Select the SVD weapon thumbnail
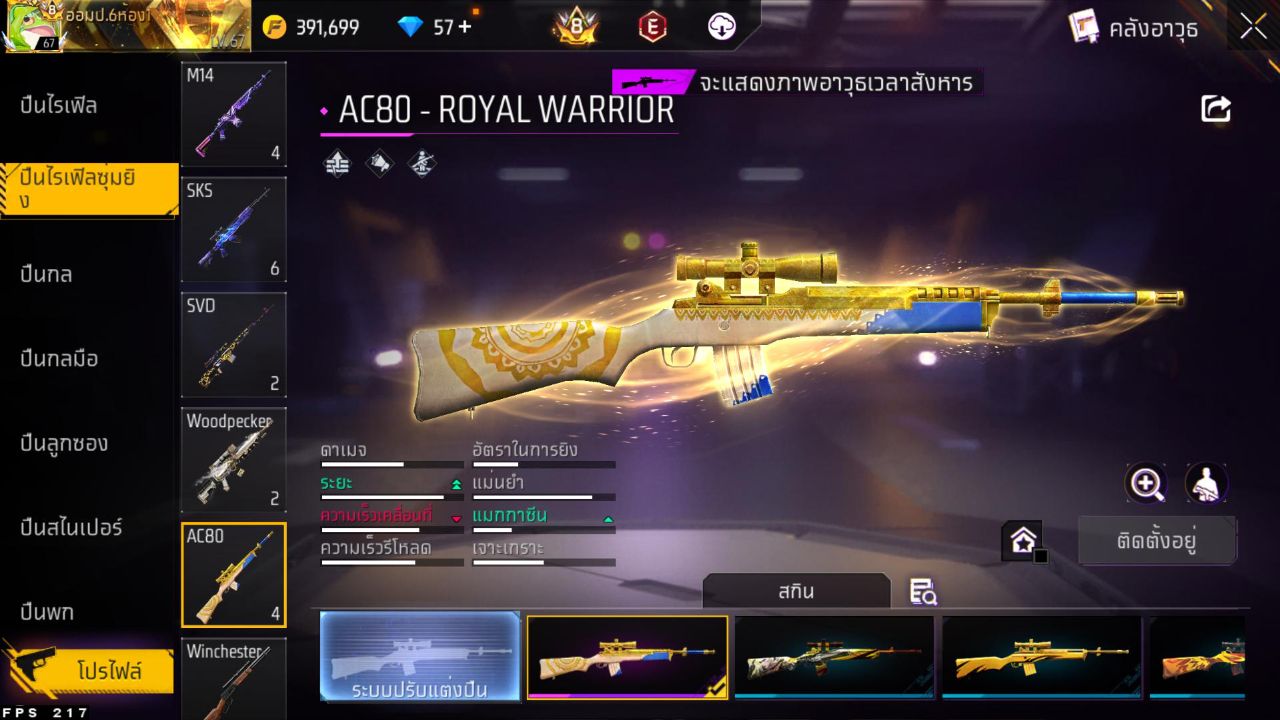Image resolution: width=1280 pixels, height=720 pixels. click(233, 345)
